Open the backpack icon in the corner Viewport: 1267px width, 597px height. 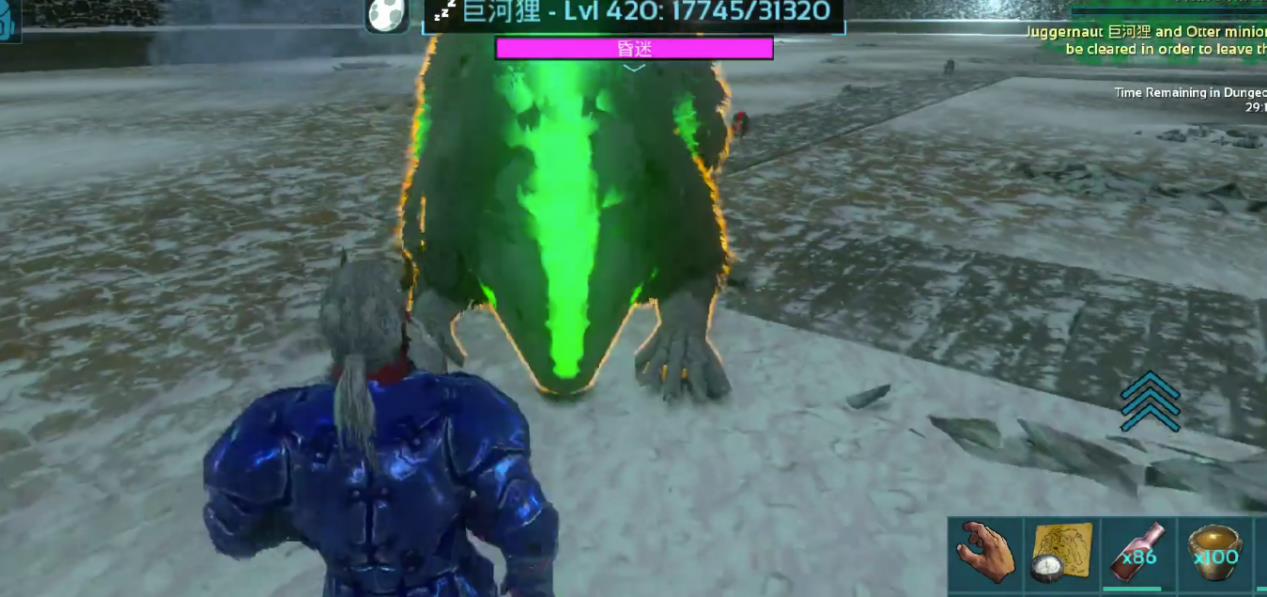[x=9, y=21]
